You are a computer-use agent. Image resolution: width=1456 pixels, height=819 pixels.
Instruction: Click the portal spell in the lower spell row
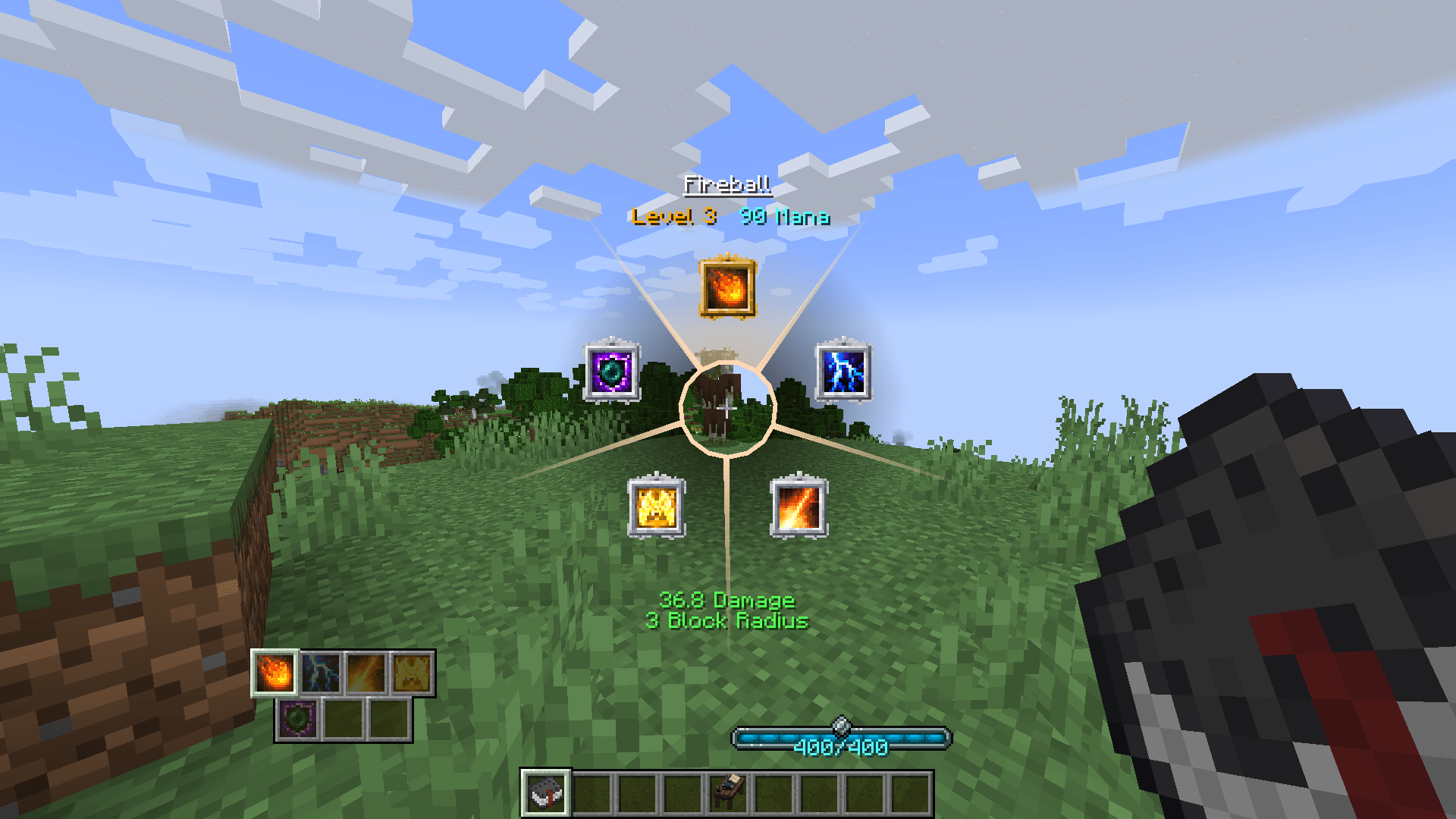(x=297, y=717)
